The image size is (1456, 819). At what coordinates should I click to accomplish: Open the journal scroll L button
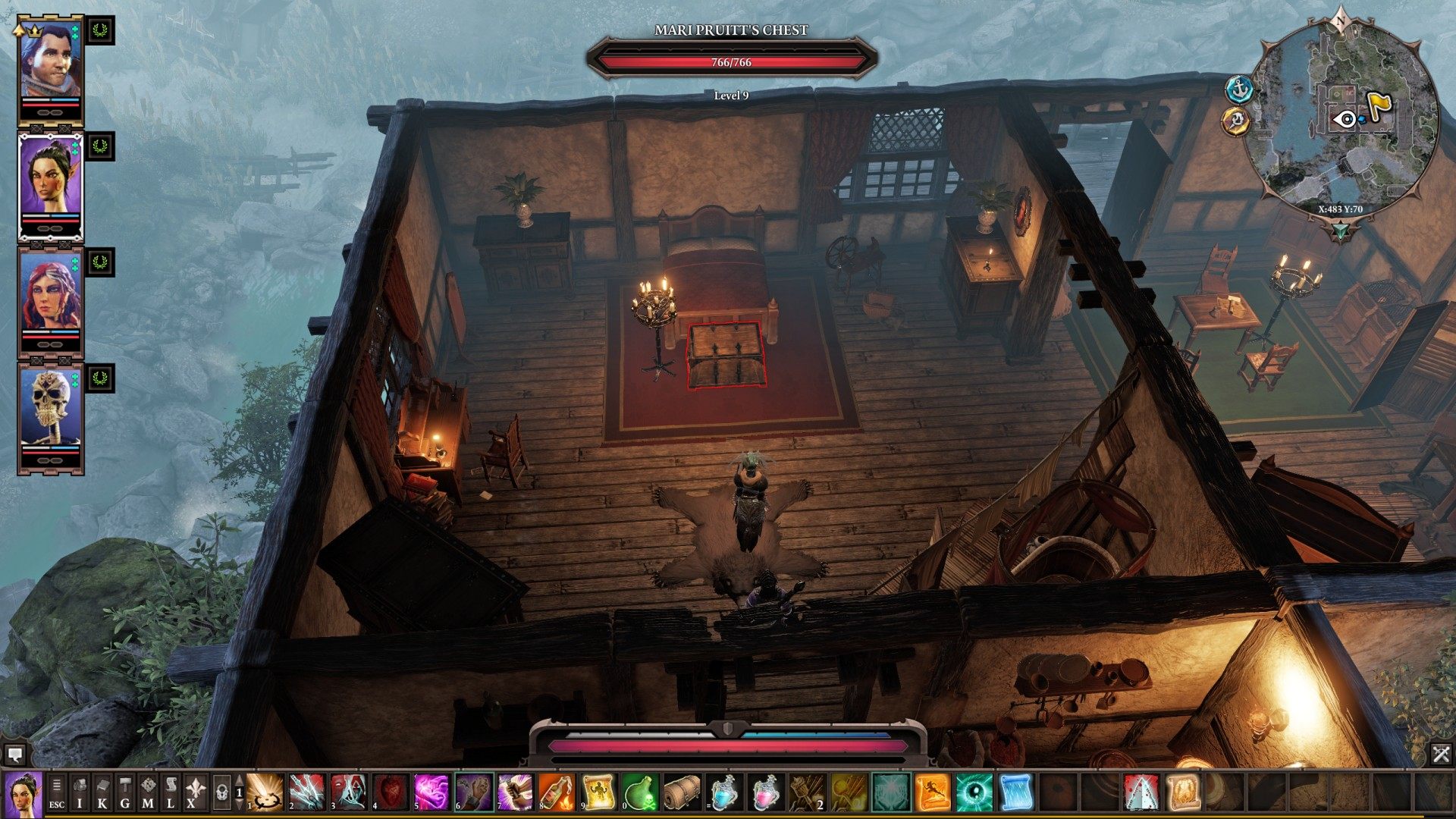pyautogui.click(x=171, y=792)
